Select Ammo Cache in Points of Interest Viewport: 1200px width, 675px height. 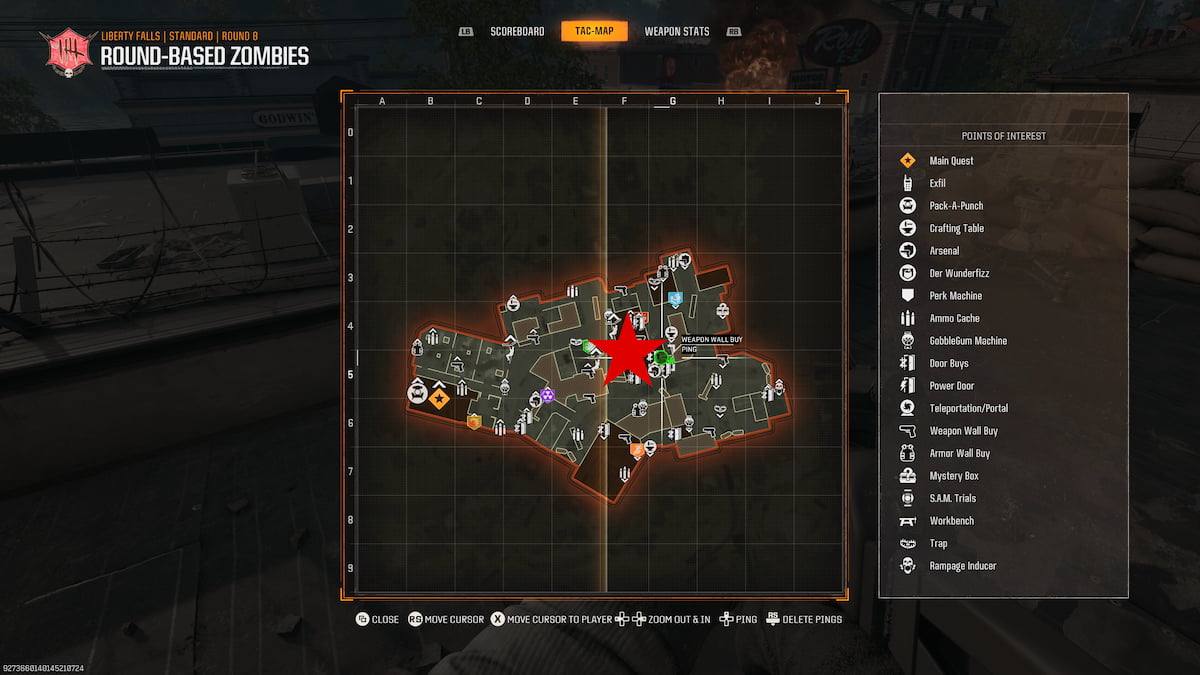coord(954,318)
